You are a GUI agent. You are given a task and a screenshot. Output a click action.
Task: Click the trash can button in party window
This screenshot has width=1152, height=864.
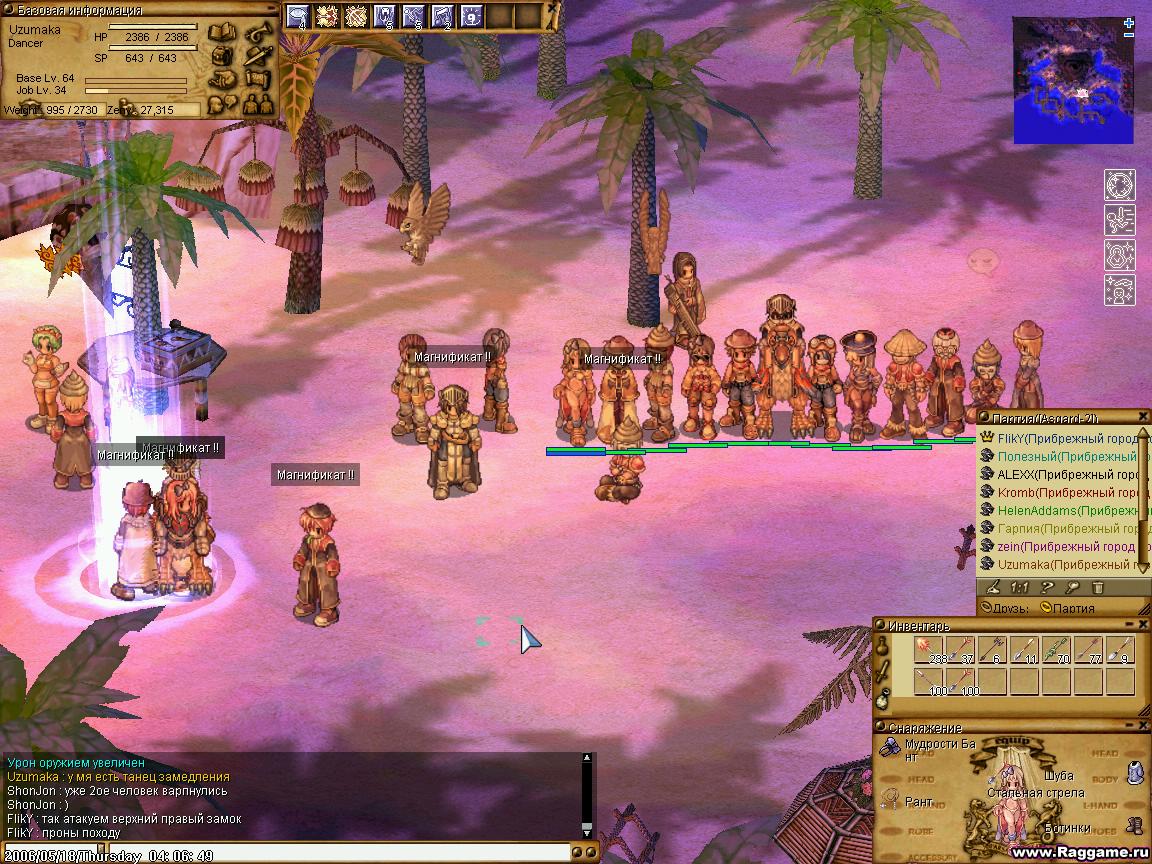click(x=1097, y=588)
